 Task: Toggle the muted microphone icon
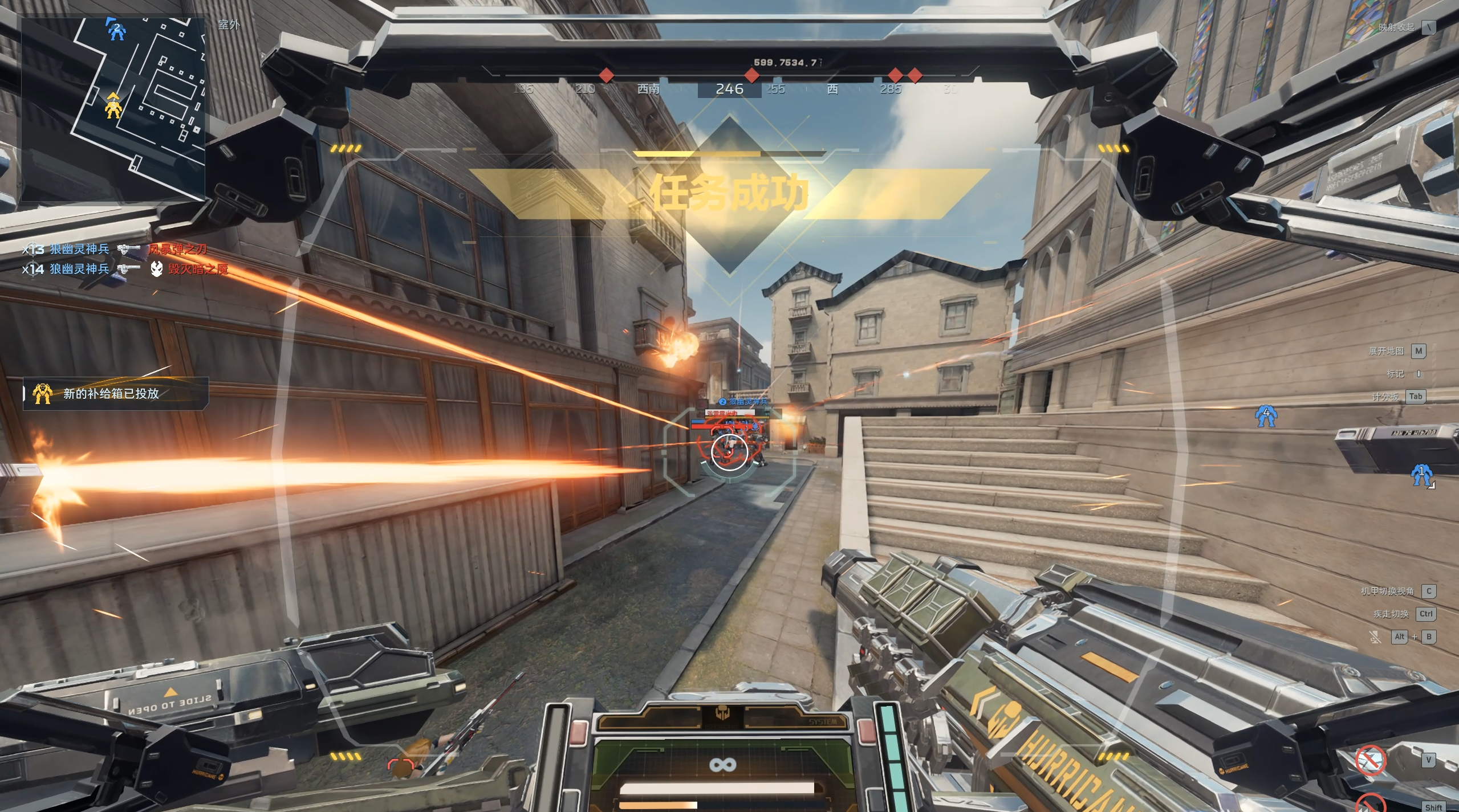[1375, 637]
